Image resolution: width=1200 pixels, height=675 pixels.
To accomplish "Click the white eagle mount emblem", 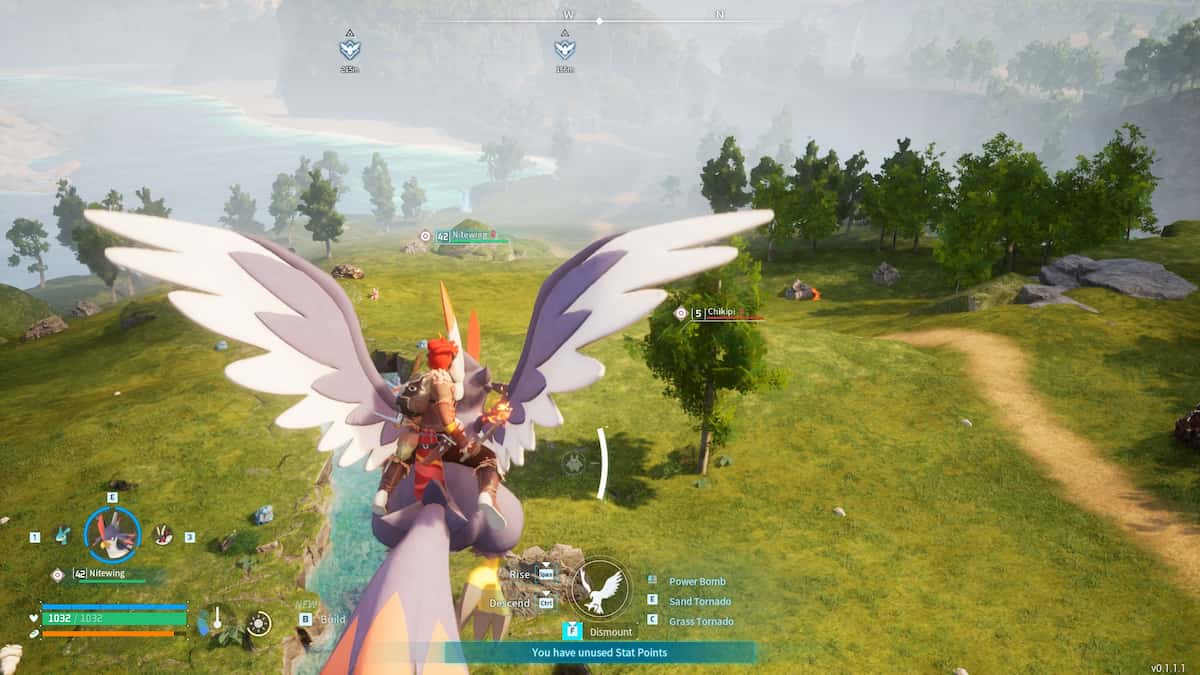I will point(600,587).
